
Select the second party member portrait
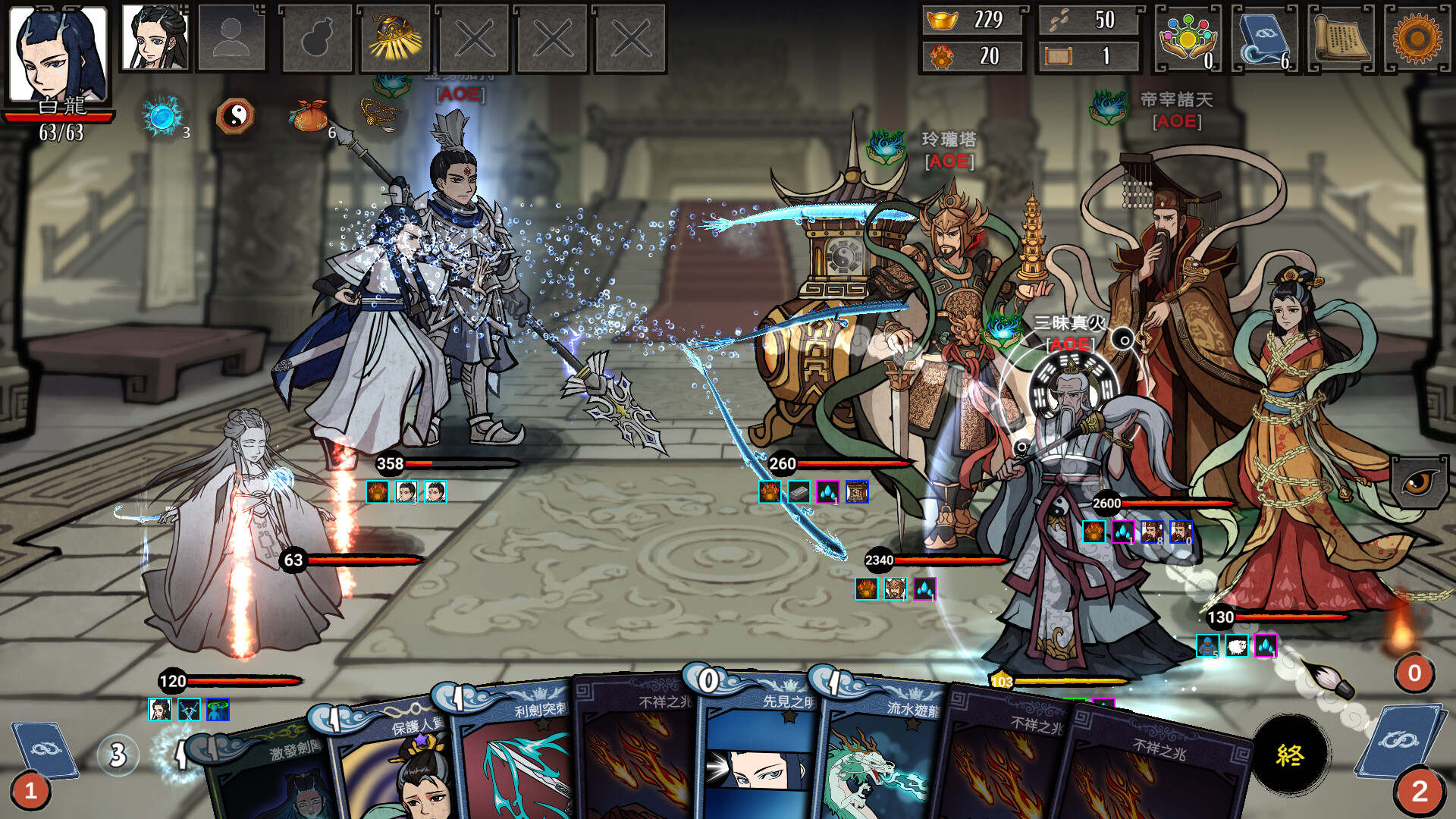[x=155, y=38]
